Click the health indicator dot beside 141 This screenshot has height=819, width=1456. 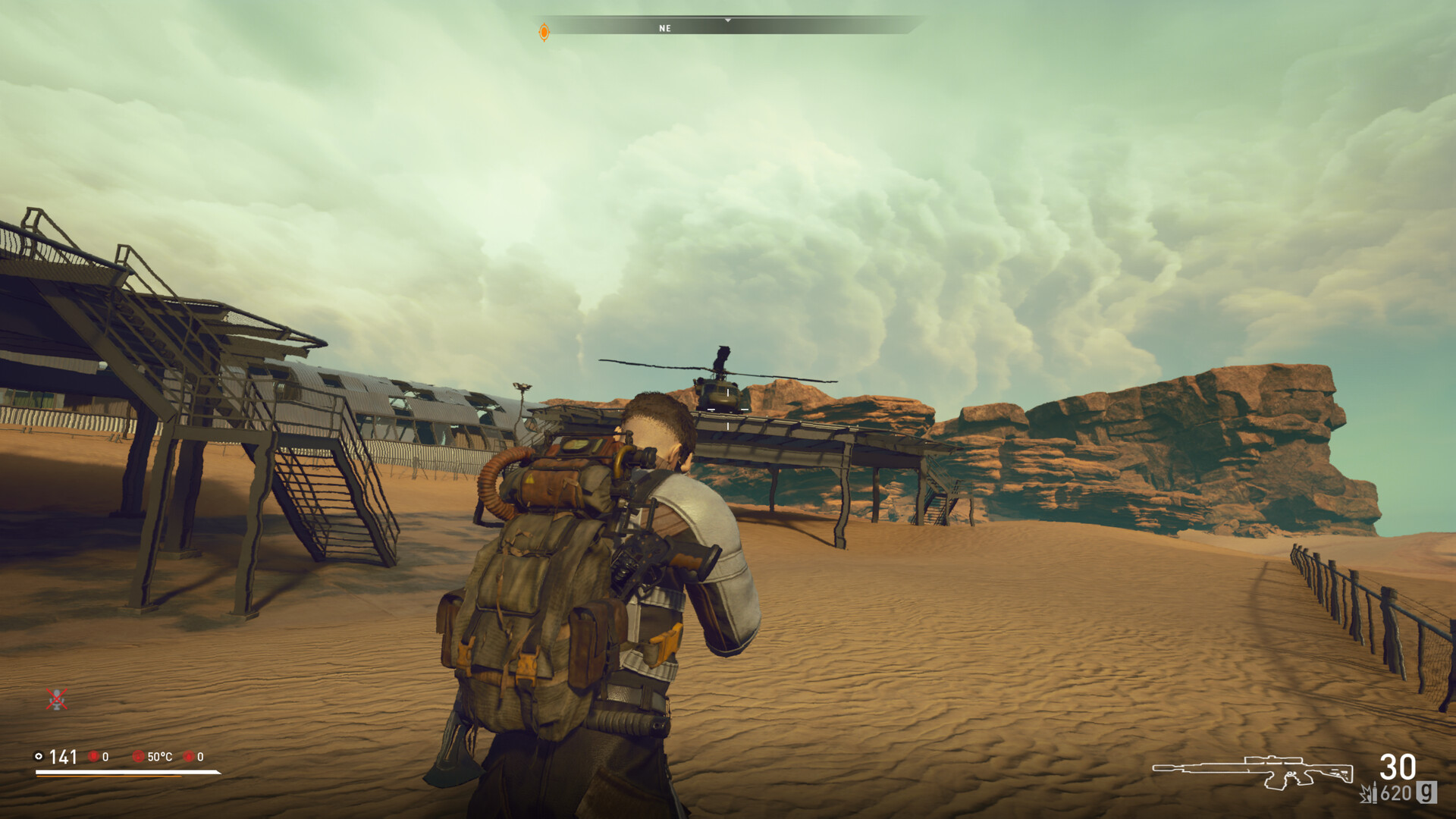[x=39, y=756]
